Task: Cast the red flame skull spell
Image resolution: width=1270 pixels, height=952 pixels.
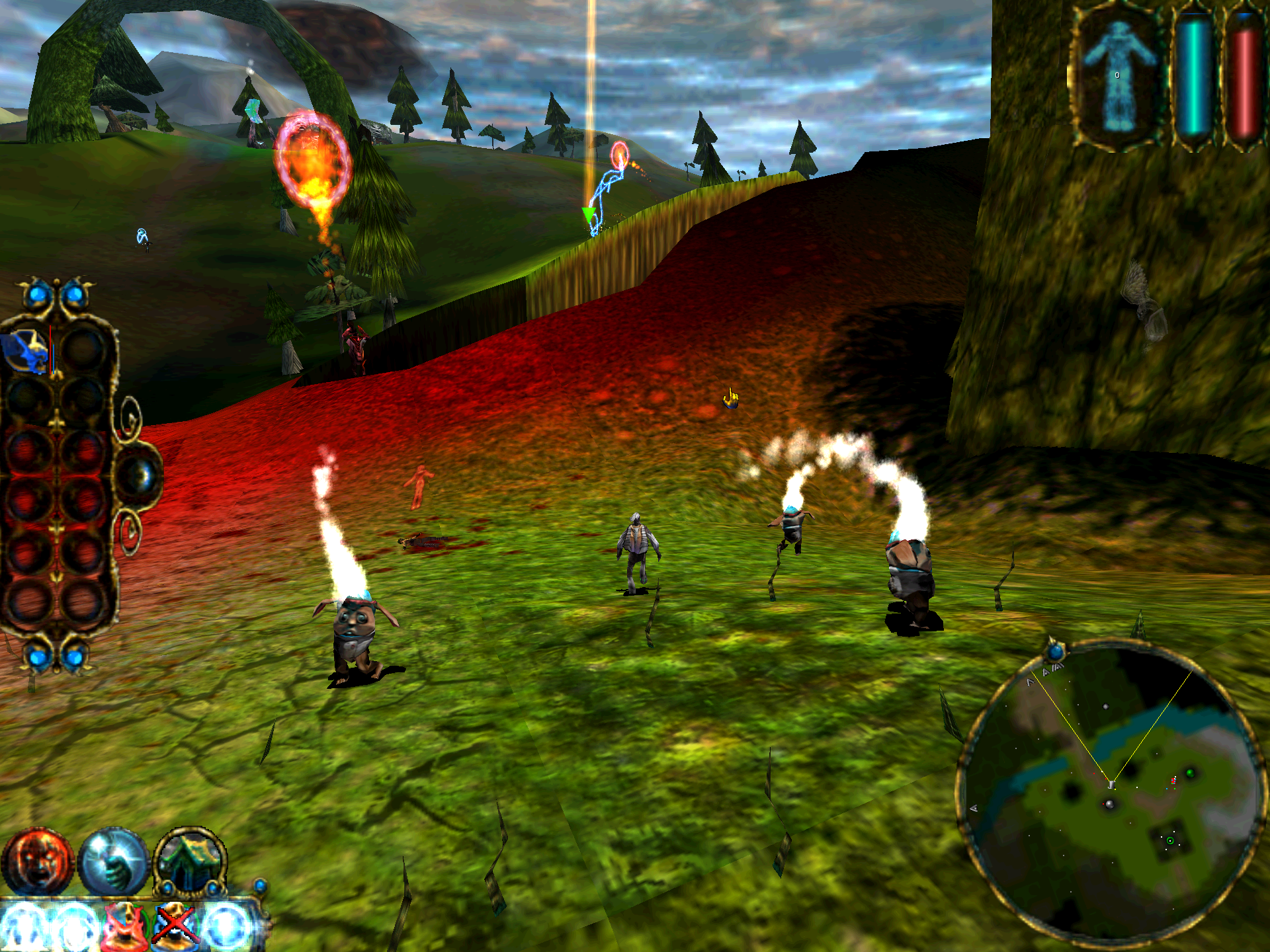Action: pyautogui.click(x=124, y=926)
